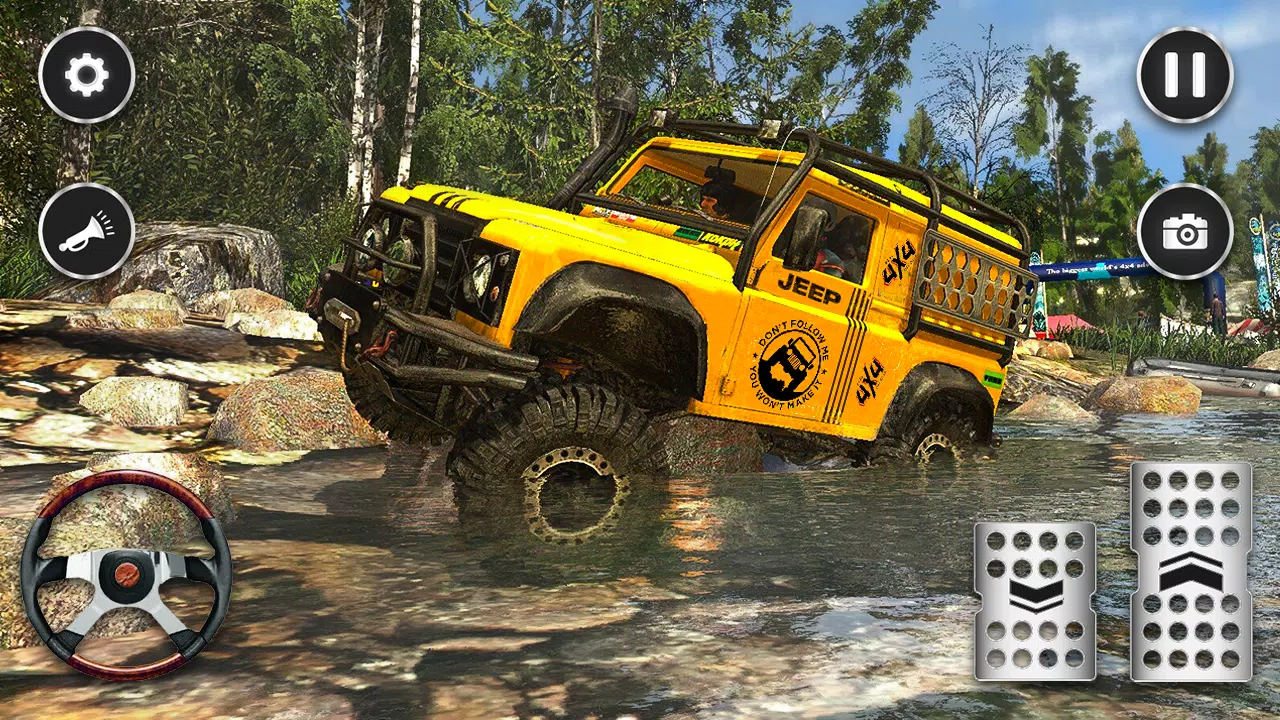
Task: Take a screenshot with the camera icon
Action: (1186, 232)
